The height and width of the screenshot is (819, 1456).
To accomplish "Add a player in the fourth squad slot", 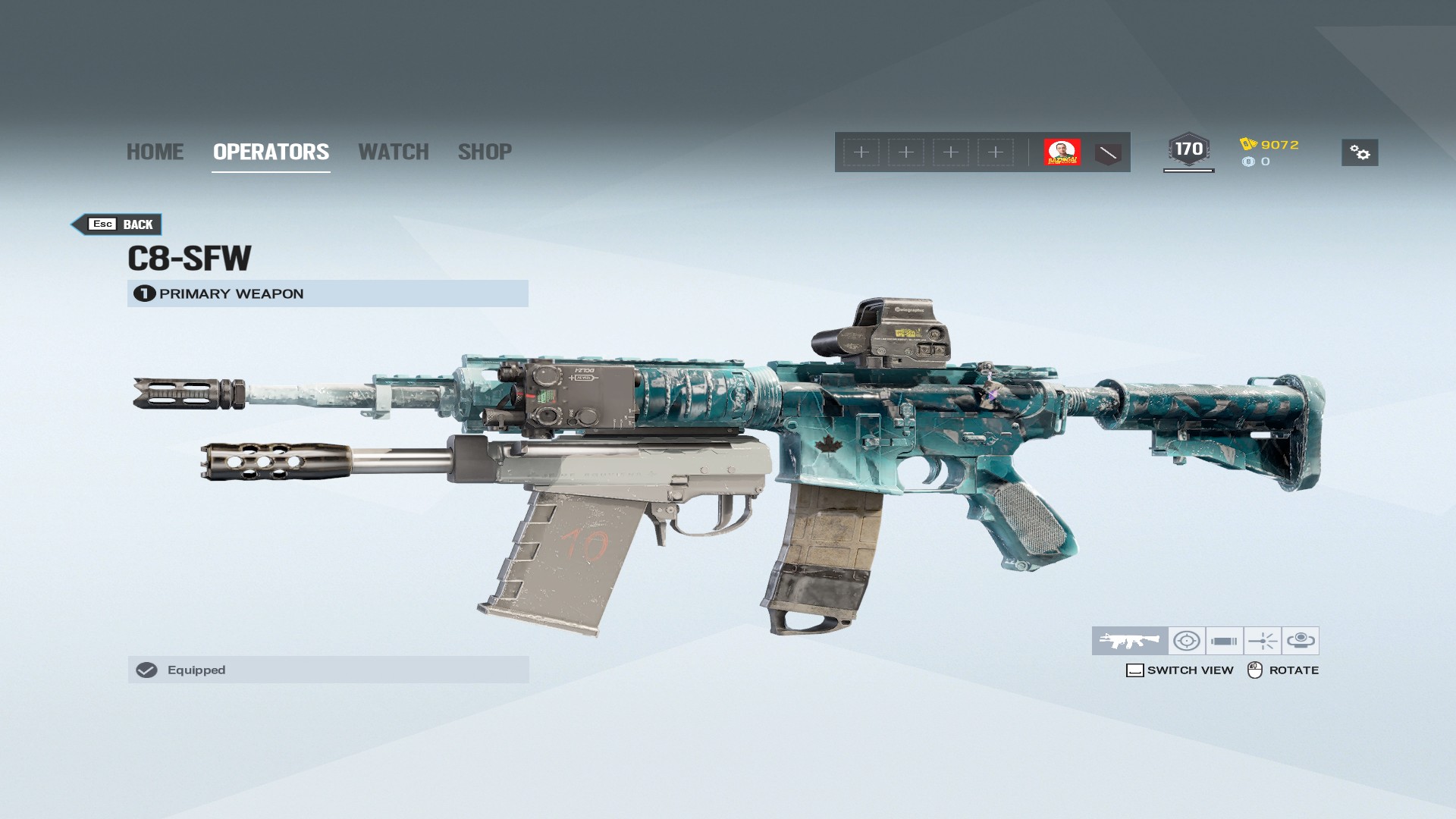I will pos(995,152).
